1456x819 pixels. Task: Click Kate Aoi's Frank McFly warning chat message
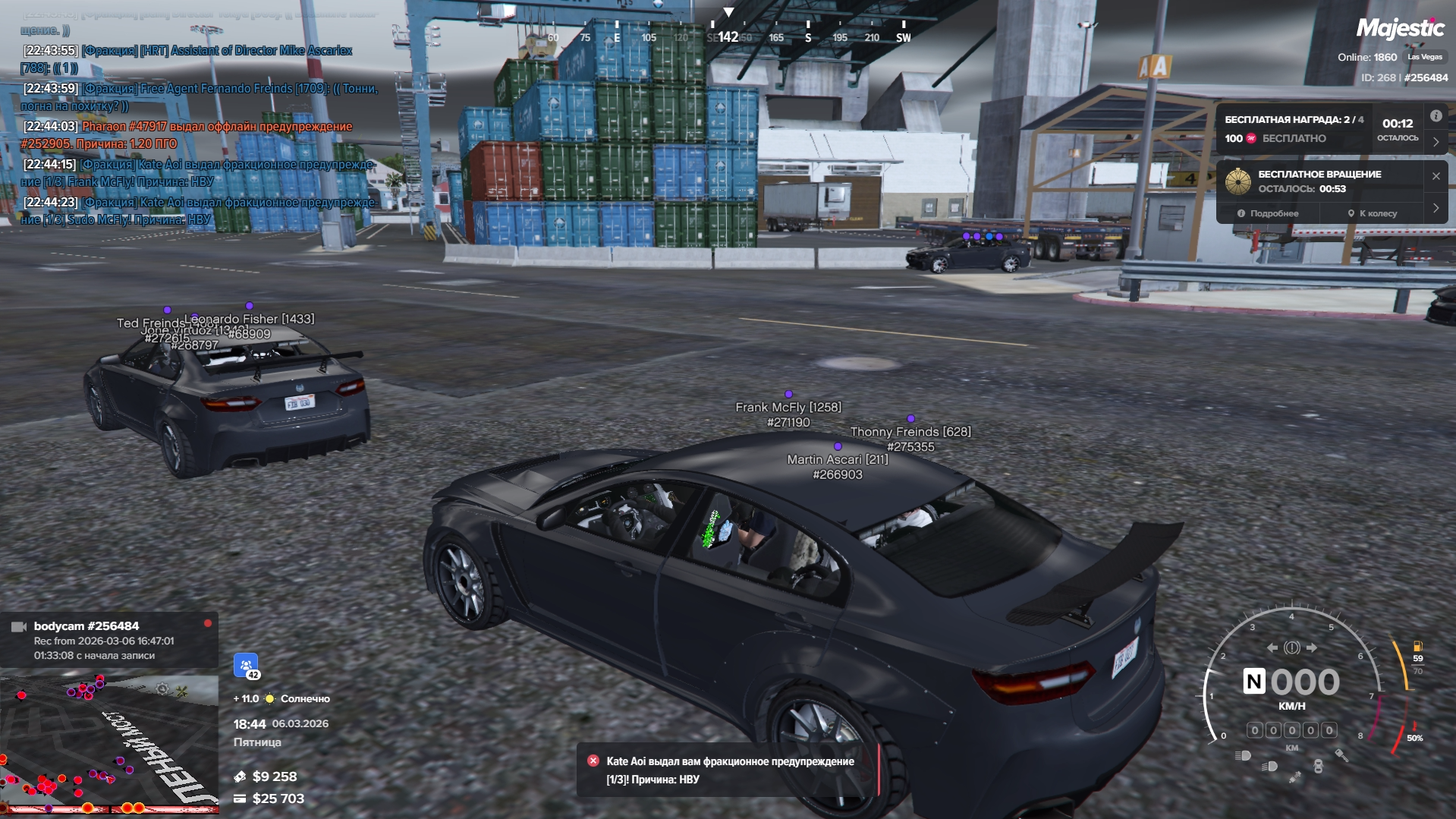197,173
